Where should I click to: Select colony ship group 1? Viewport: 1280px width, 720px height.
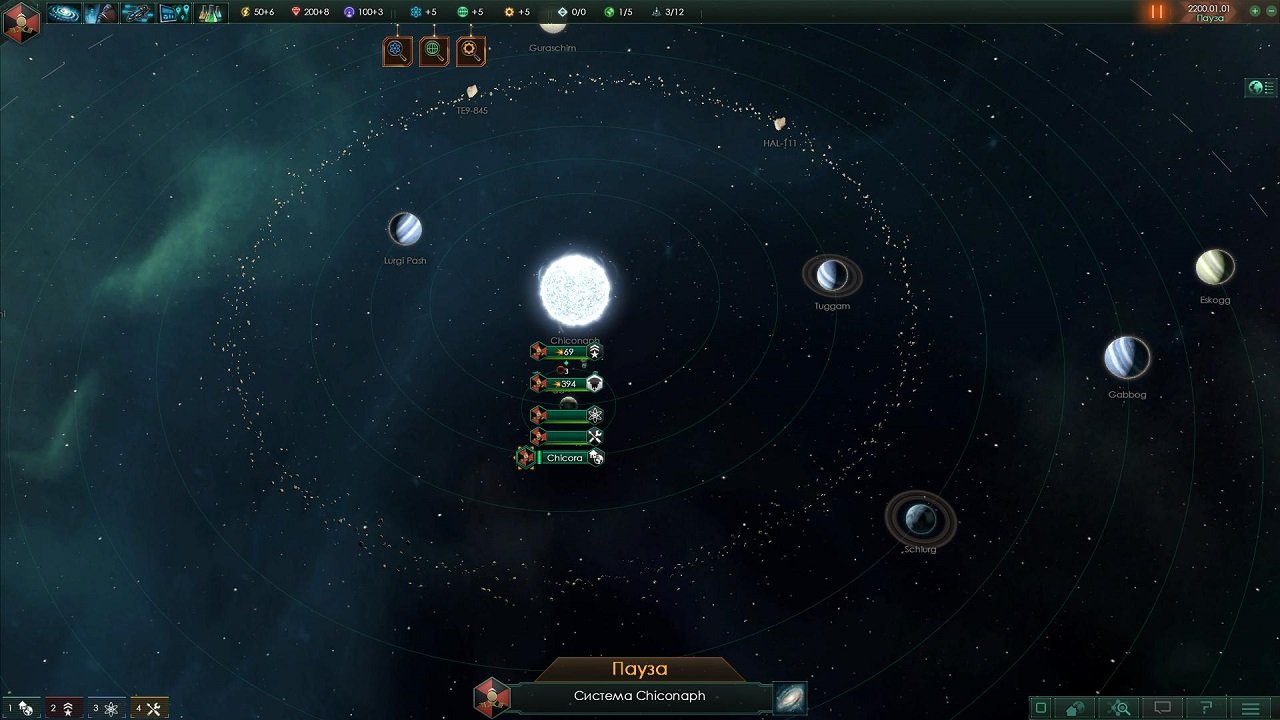pos(22,709)
